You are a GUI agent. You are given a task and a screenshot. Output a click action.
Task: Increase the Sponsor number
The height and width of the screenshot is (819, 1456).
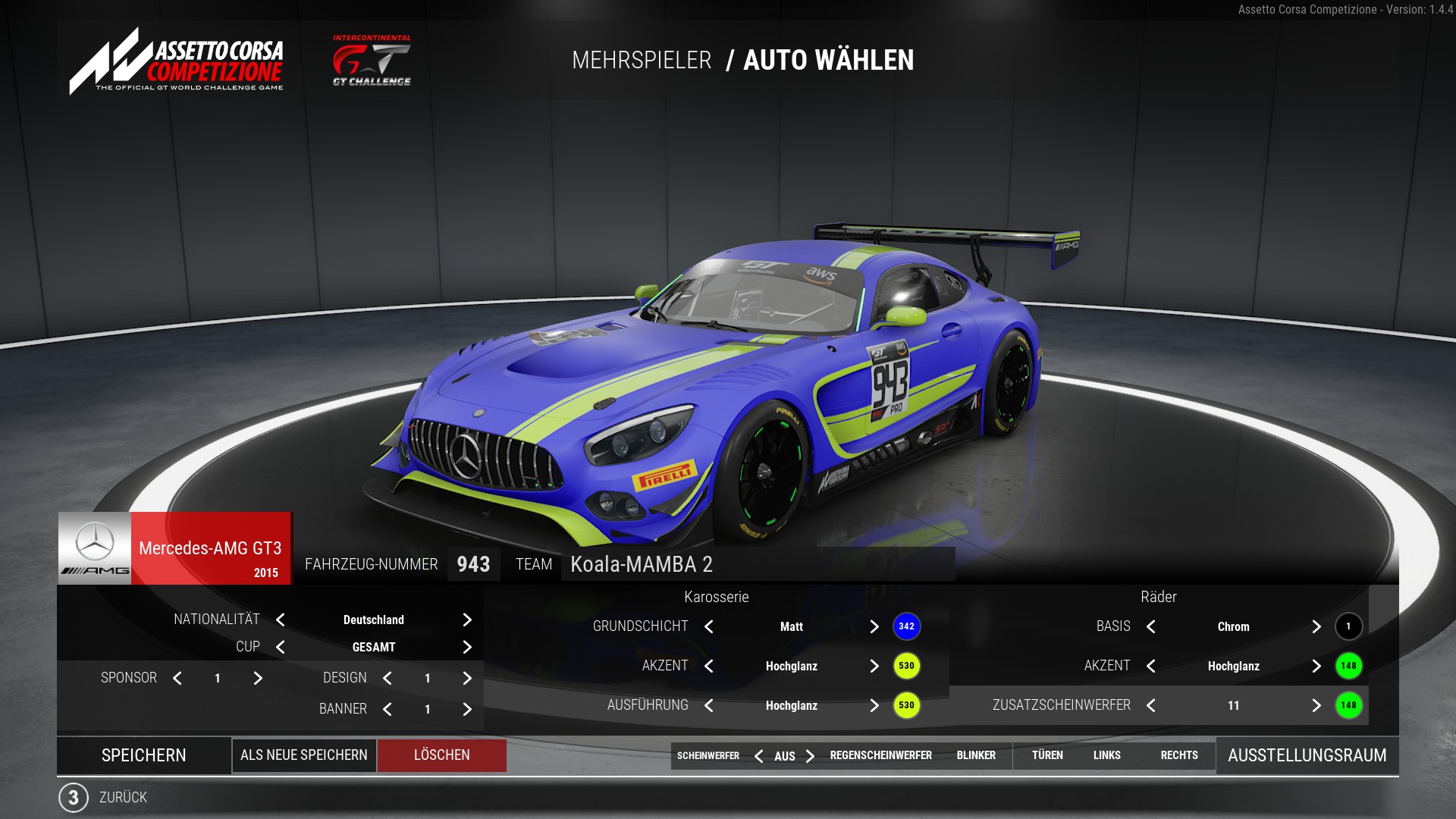(x=258, y=678)
